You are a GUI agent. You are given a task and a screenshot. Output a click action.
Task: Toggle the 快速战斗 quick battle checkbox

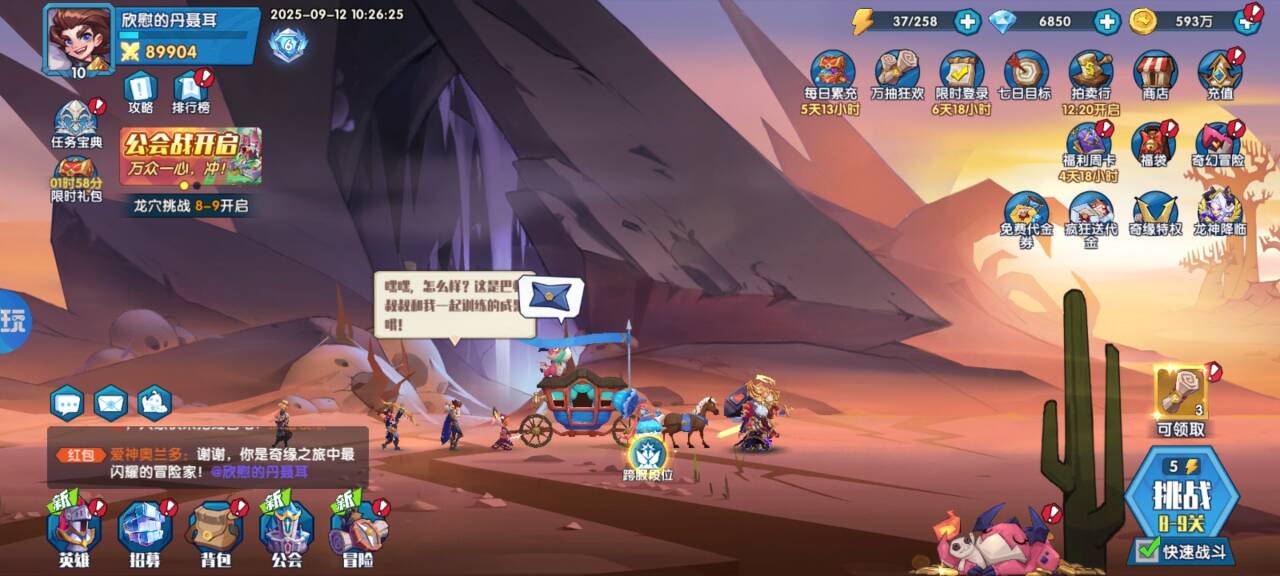[x=1148, y=550]
